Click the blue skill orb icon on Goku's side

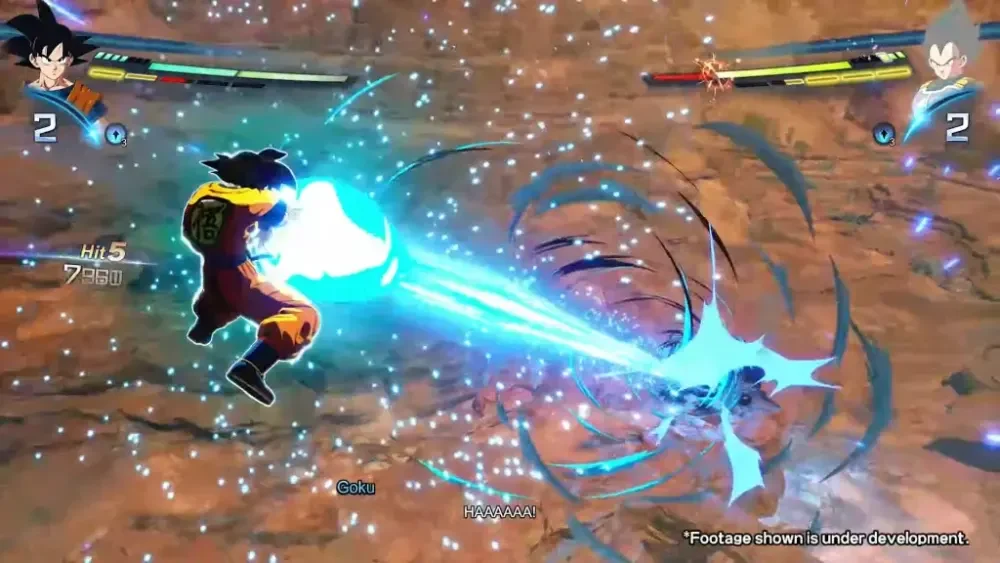click(x=116, y=131)
